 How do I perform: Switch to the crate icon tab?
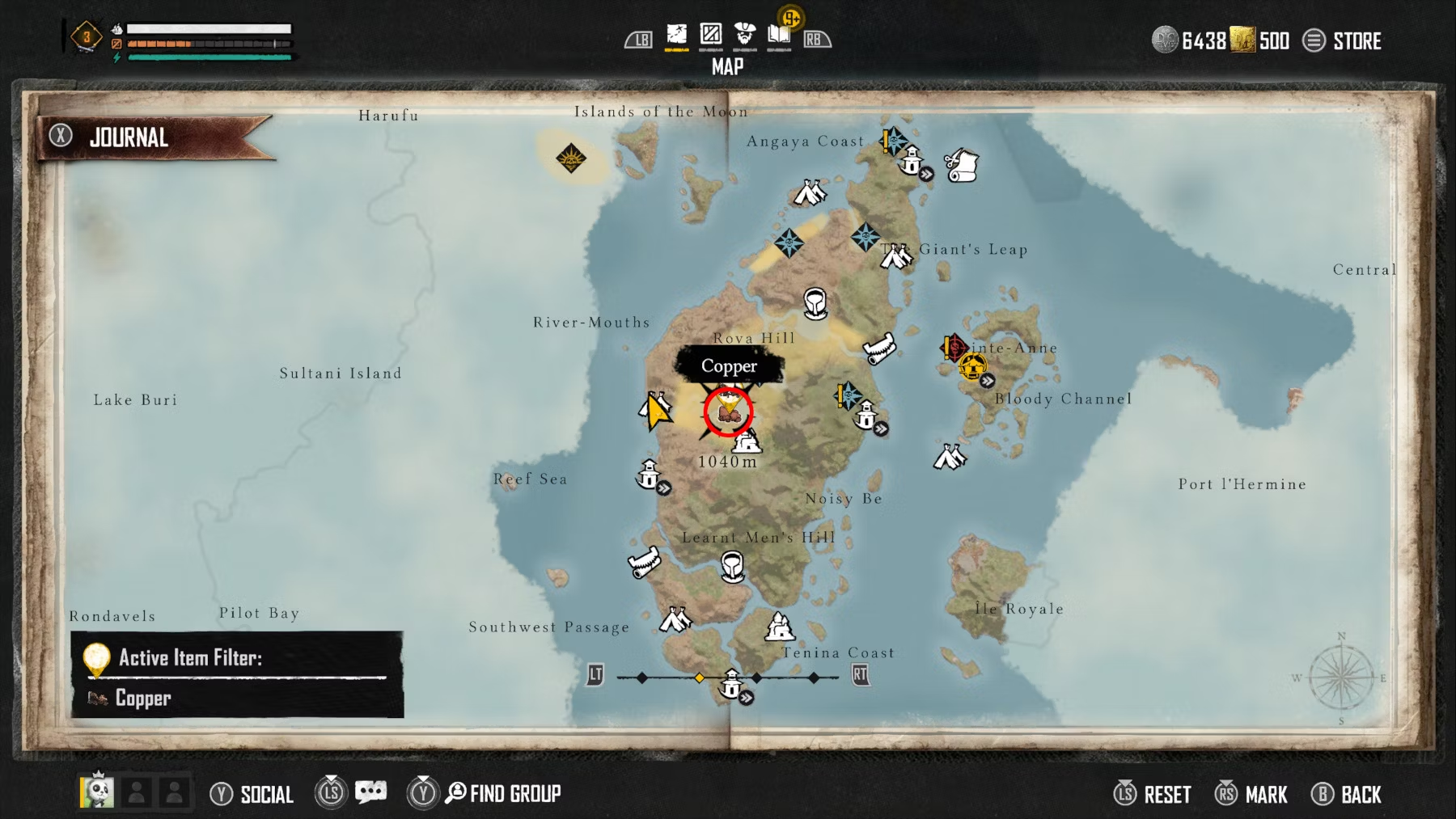tap(710, 35)
